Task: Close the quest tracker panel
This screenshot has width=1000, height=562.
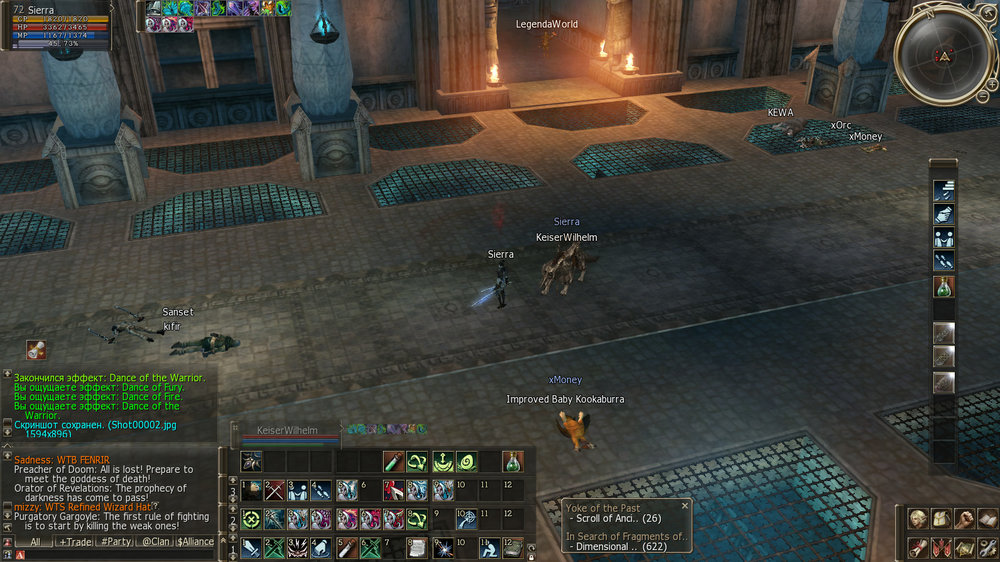Action: coord(685,506)
